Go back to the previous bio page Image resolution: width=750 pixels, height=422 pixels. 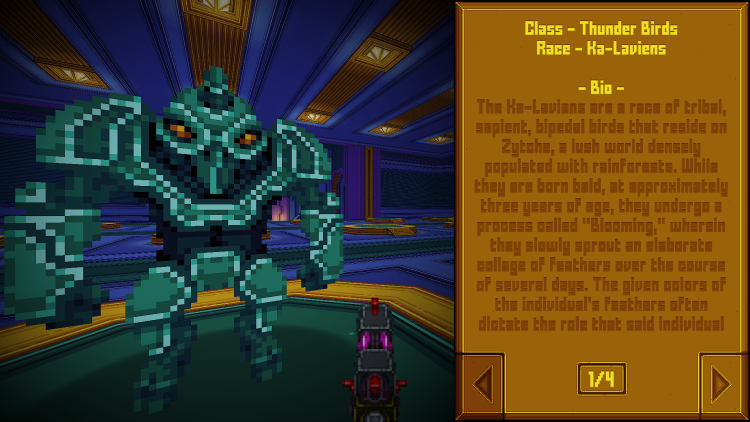481,383
